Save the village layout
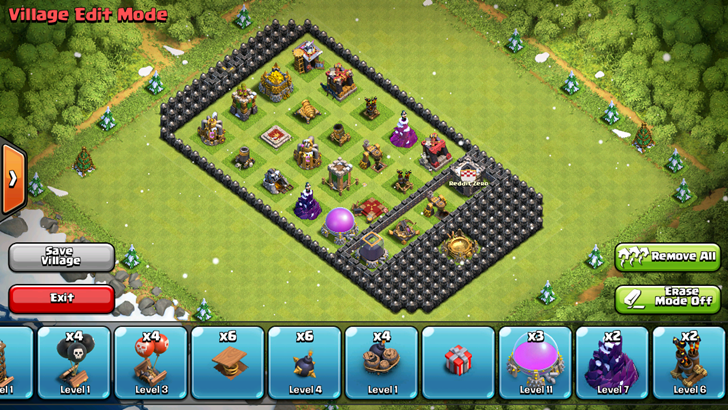Screen dimensions: 728x410 [x=61, y=257]
